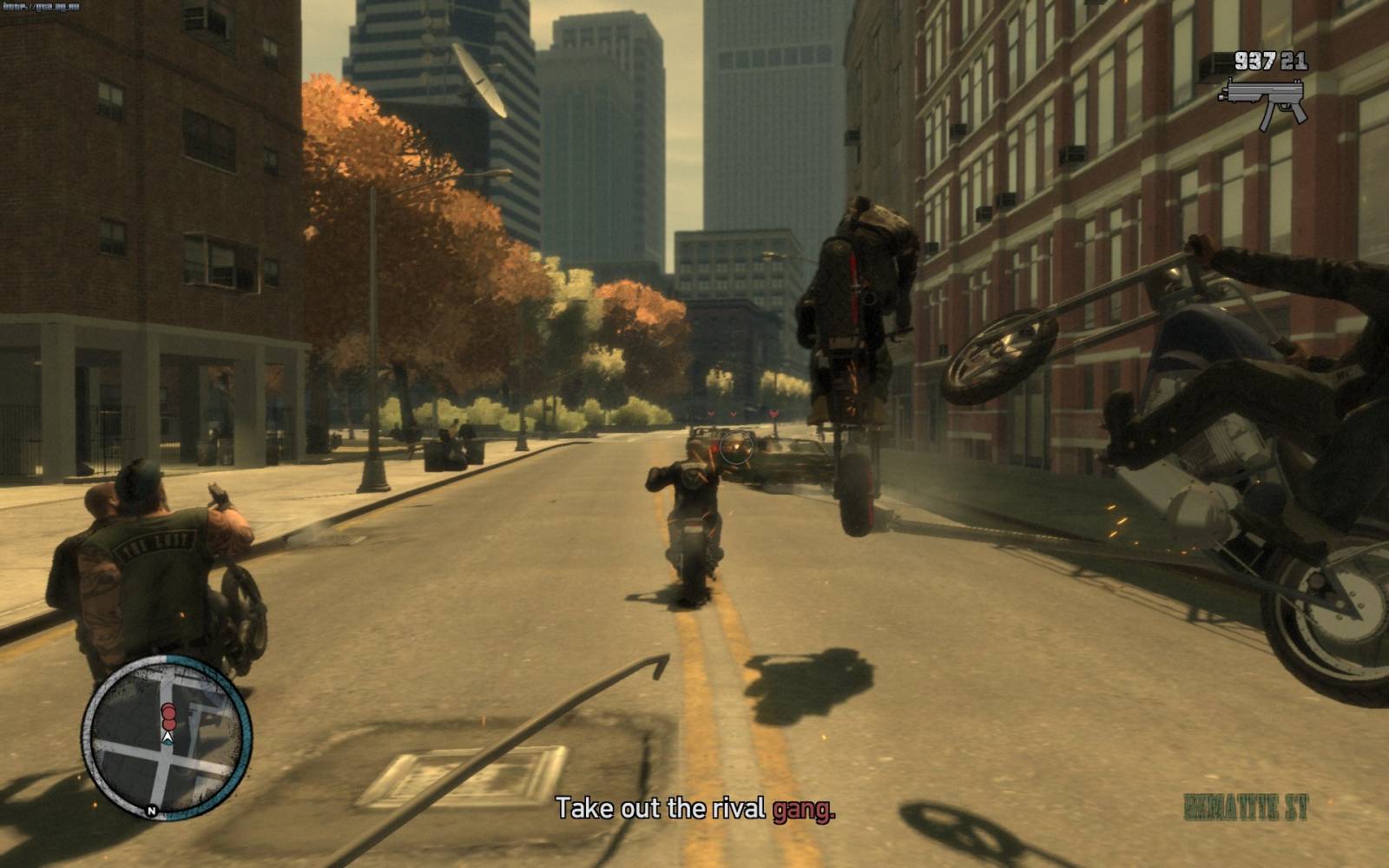Click the red enemy blips on the radar
This screenshot has width=1389, height=868.
click(x=168, y=715)
